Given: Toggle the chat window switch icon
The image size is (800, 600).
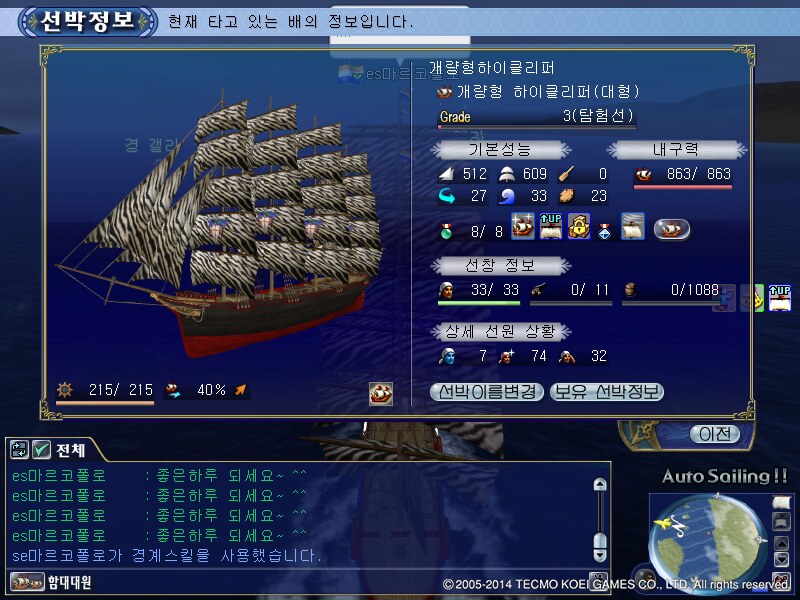Looking at the screenshot, I should (18, 450).
